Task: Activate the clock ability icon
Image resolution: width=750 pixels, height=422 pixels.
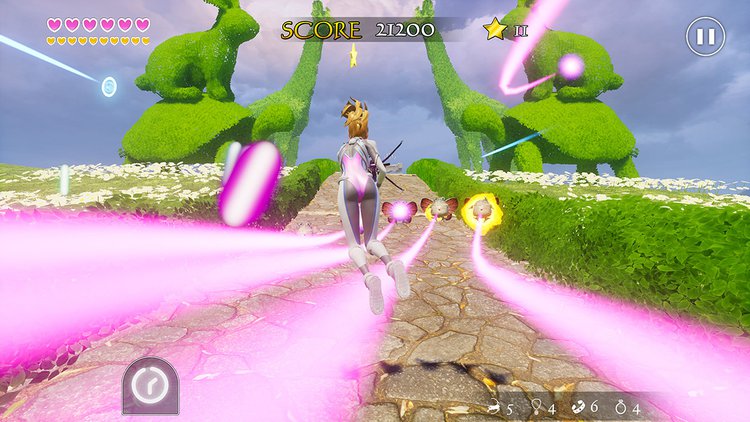Action: click(x=150, y=385)
